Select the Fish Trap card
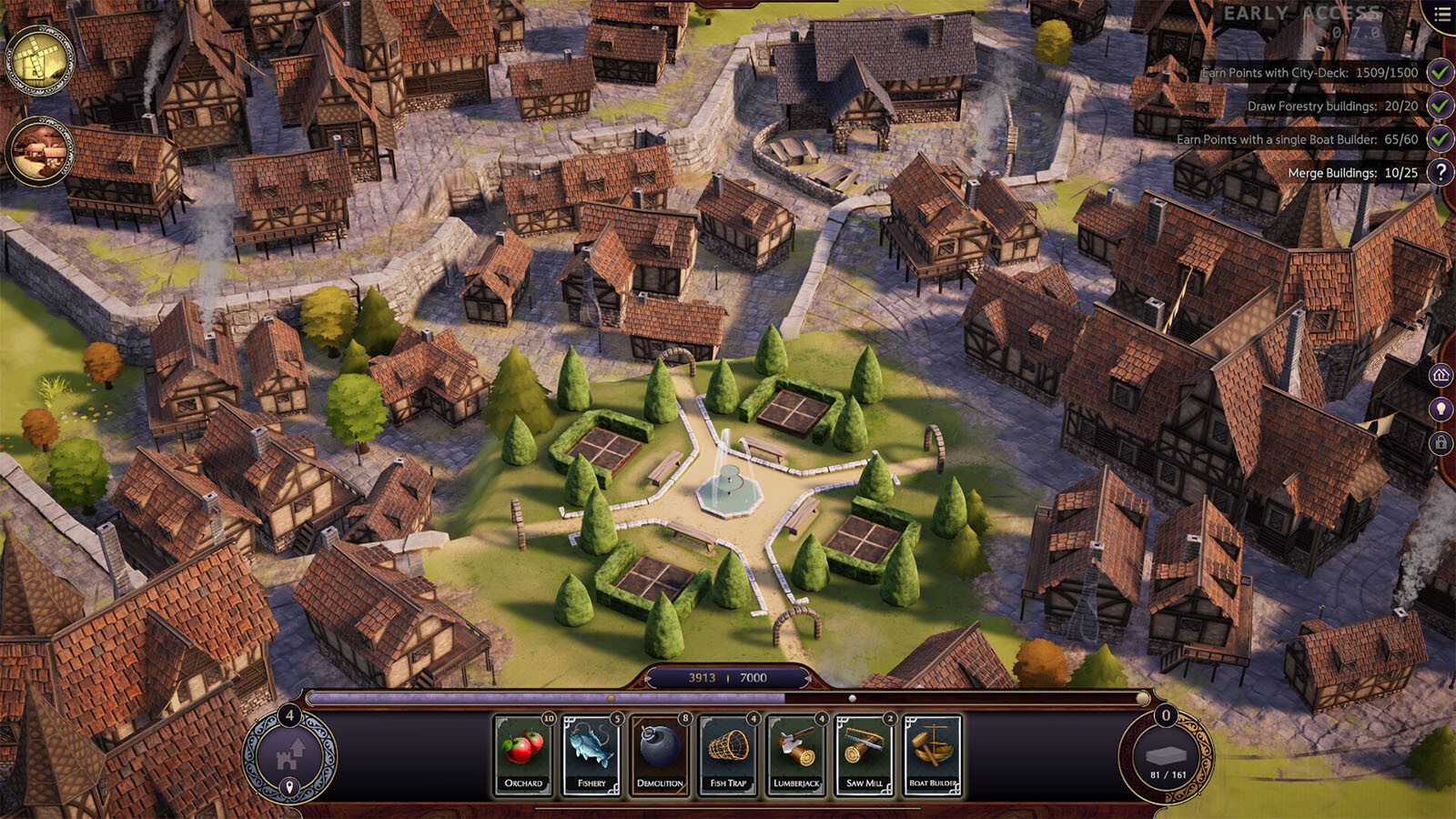This screenshot has width=1456, height=819. coord(728,754)
